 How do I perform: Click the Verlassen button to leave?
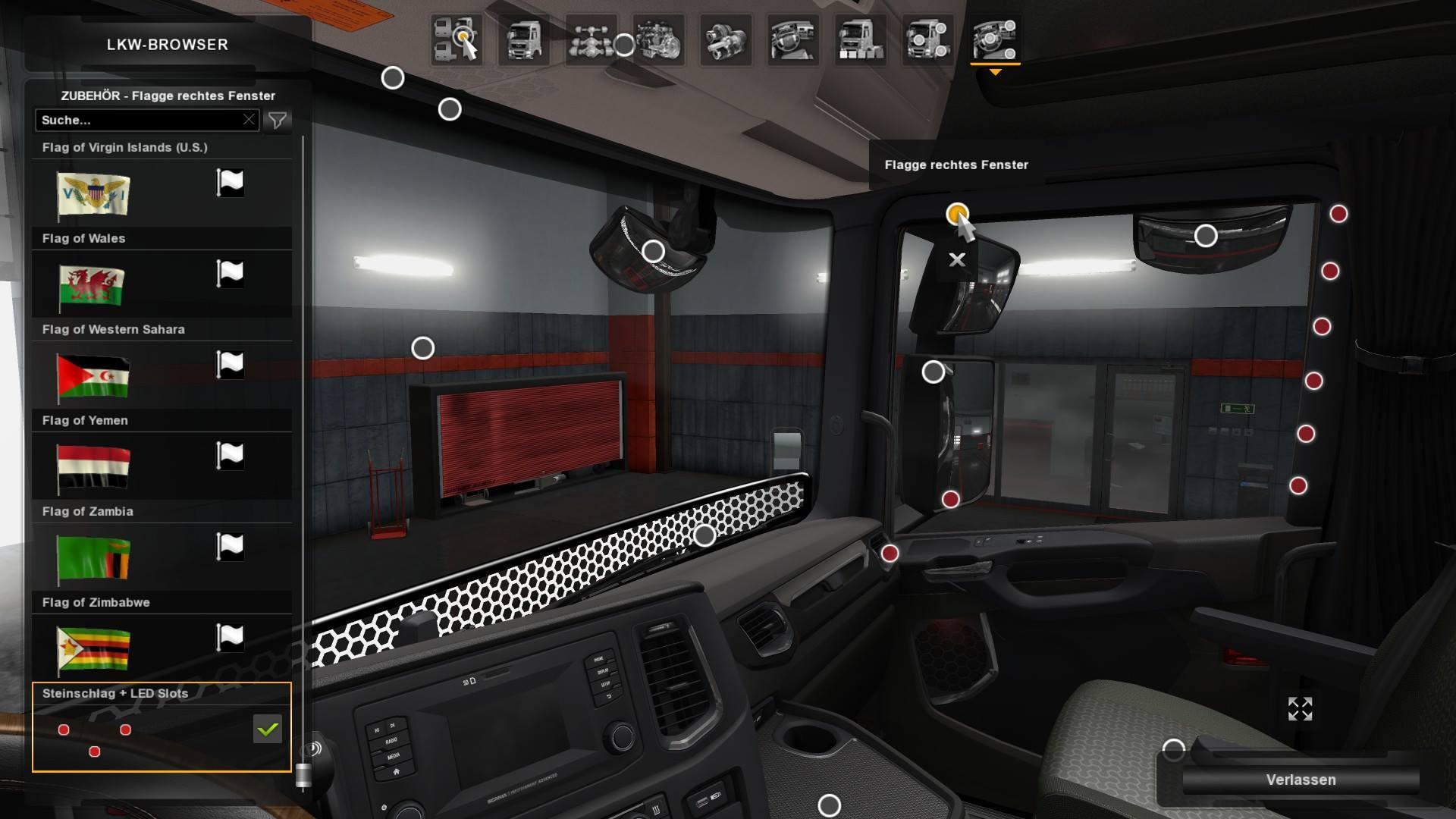1301,780
